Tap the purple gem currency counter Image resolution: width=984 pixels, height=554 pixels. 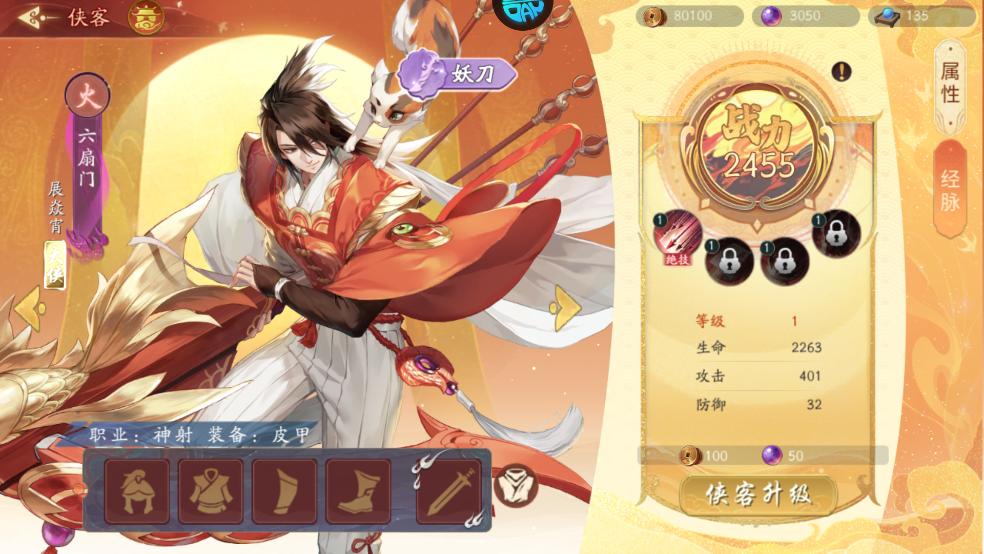point(807,16)
